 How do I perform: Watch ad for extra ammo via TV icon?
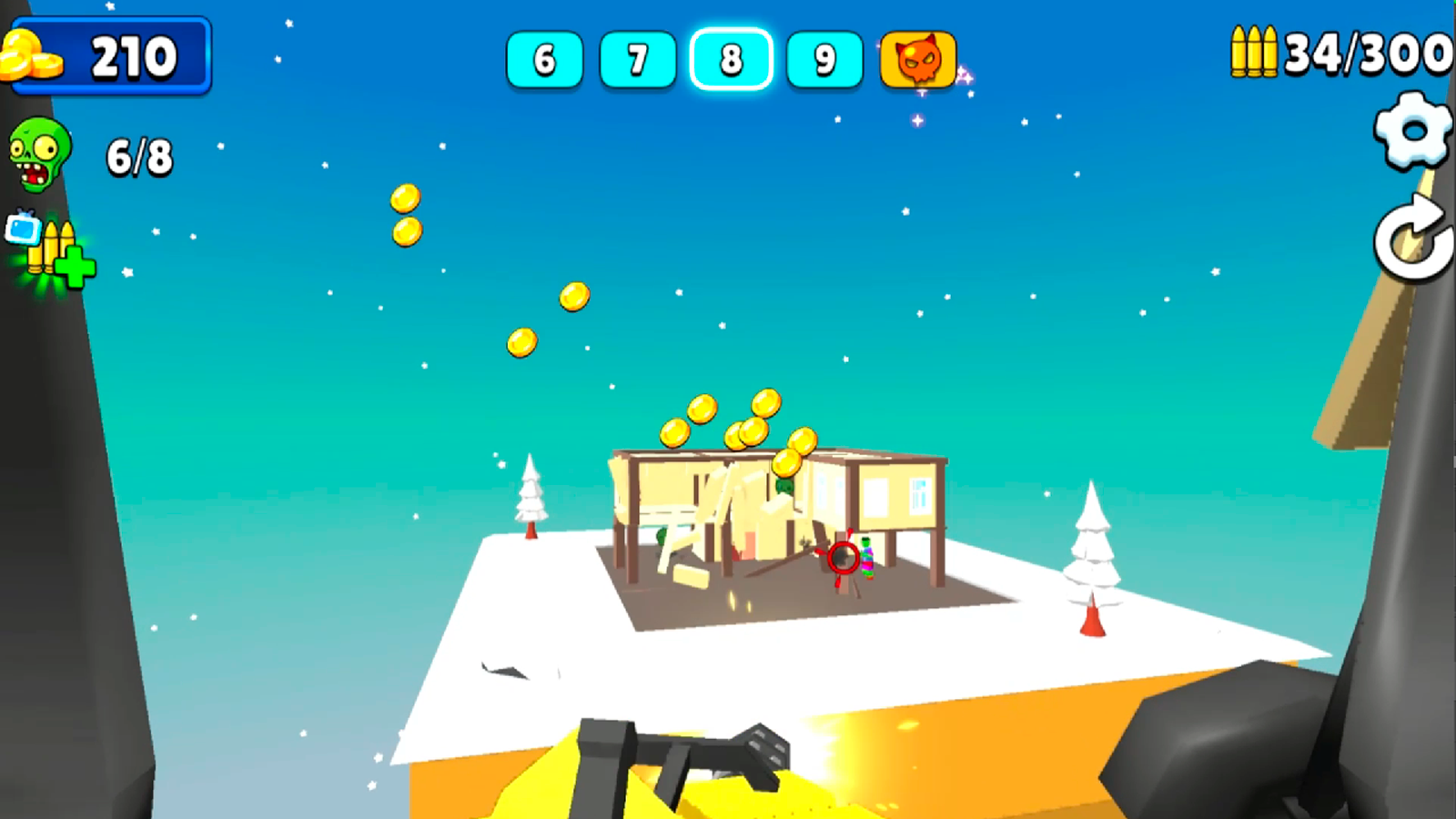coord(23,227)
